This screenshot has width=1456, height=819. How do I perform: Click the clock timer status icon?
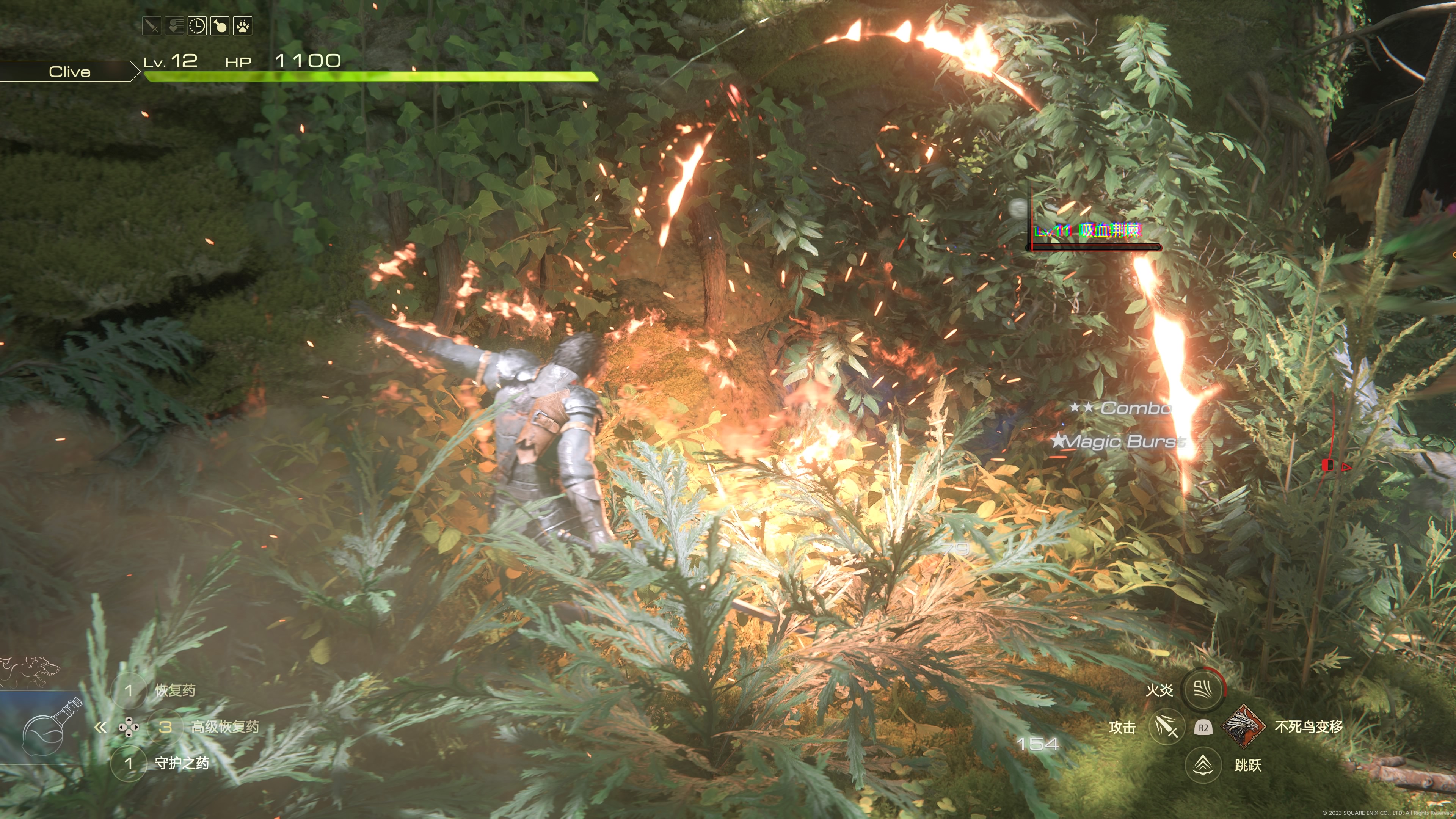197,26
